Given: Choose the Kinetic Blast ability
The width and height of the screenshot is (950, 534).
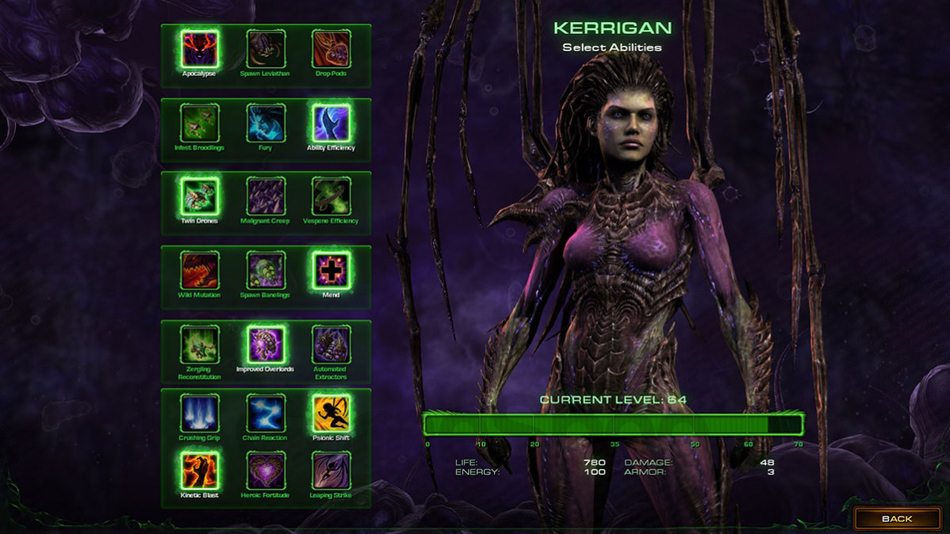Looking at the screenshot, I should tap(200, 470).
